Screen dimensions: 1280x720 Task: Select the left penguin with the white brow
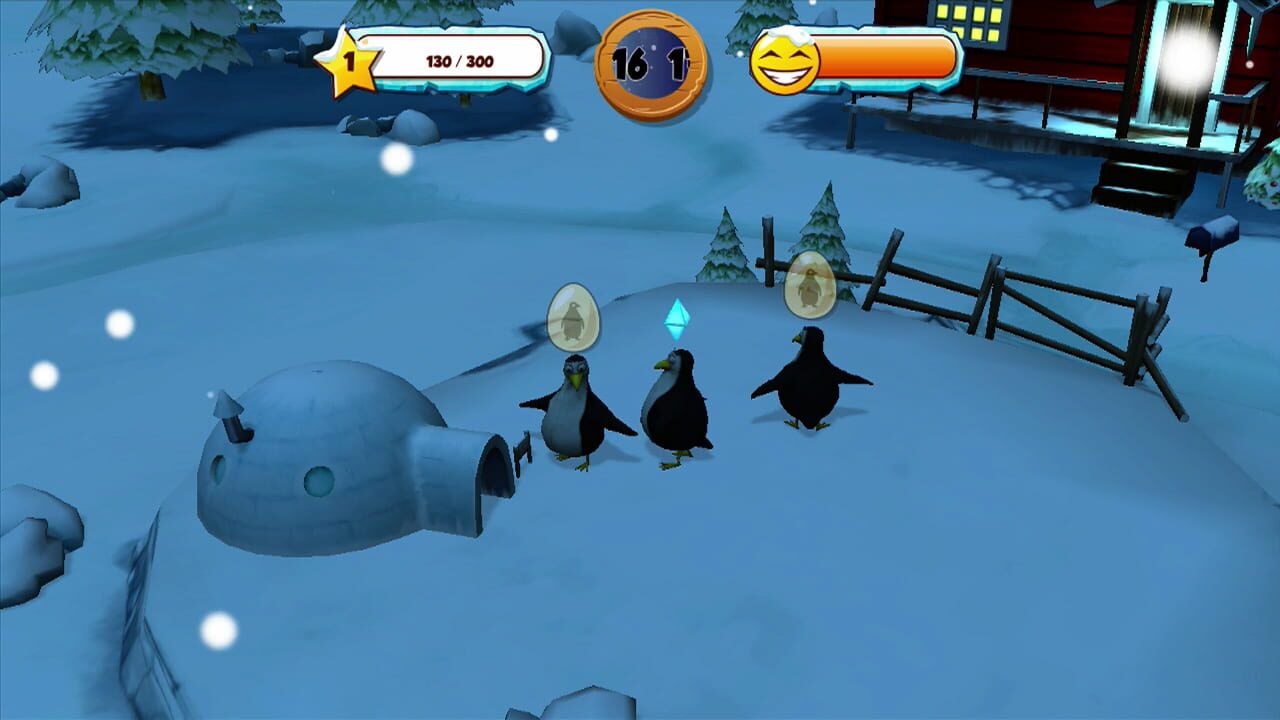coord(570,420)
